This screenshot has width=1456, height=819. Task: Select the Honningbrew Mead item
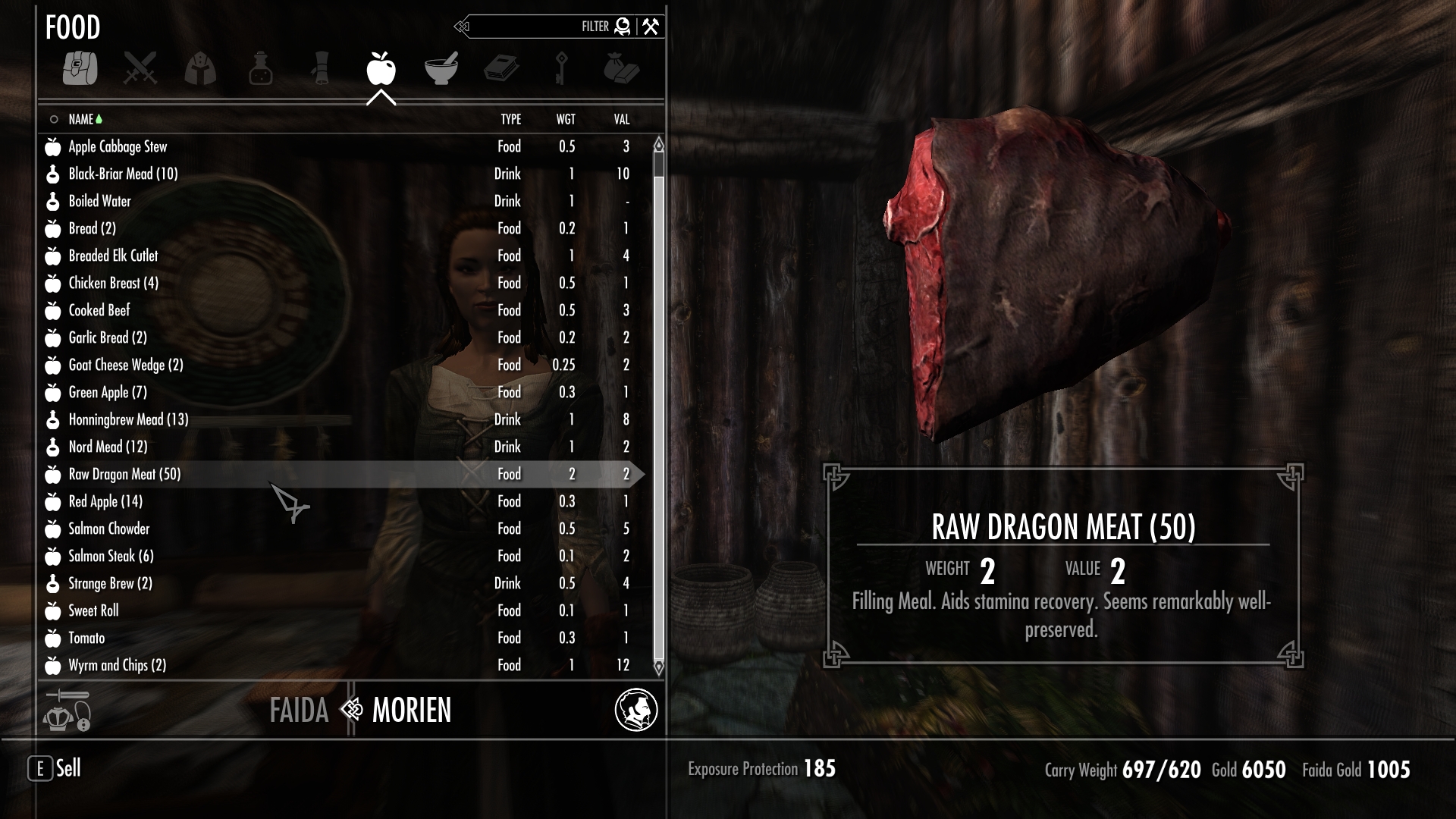point(128,419)
